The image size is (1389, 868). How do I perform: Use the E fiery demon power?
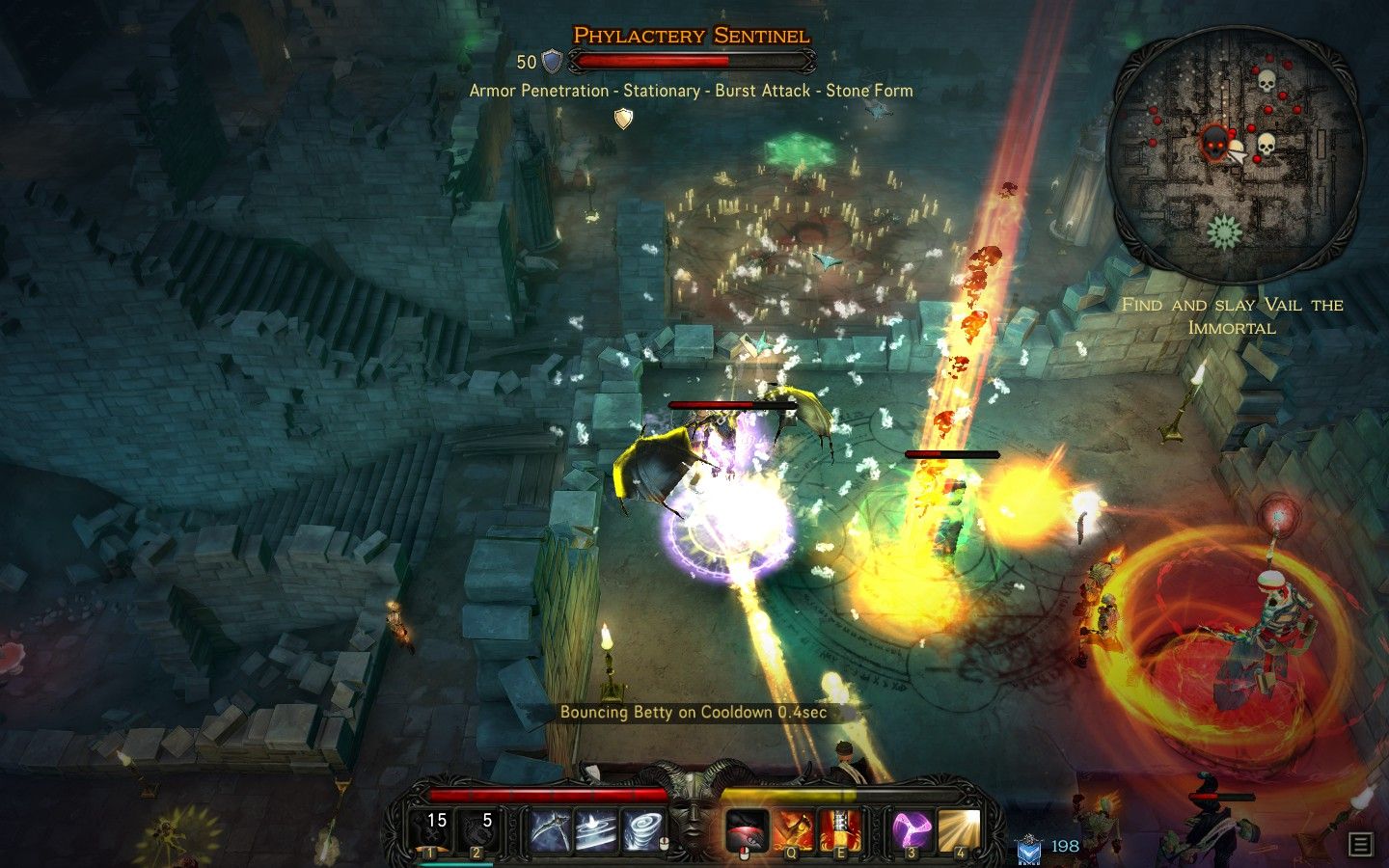841,827
